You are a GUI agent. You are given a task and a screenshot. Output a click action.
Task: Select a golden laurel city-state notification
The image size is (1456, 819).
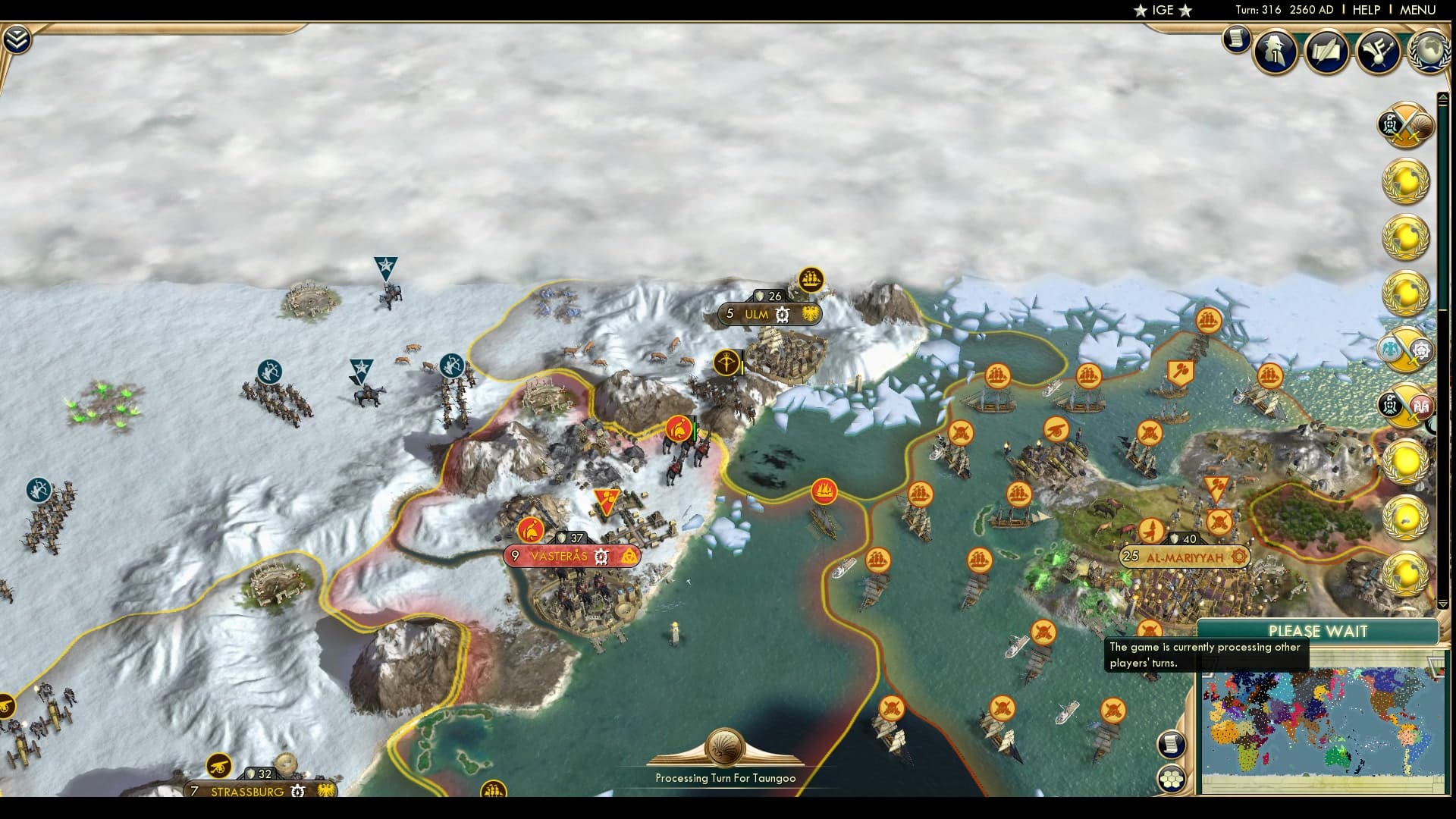coord(1405,182)
